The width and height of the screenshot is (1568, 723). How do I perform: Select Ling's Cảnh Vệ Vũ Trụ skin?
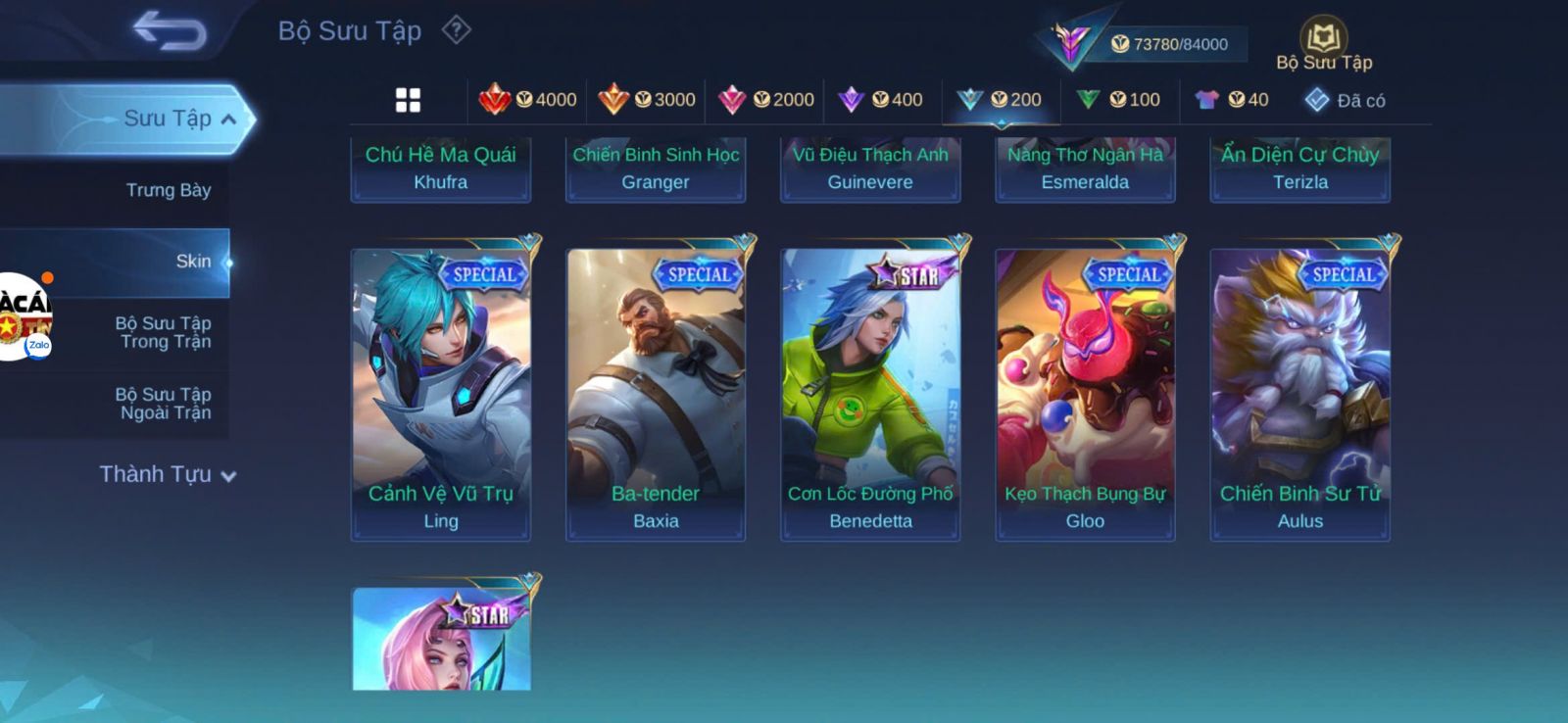441,392
